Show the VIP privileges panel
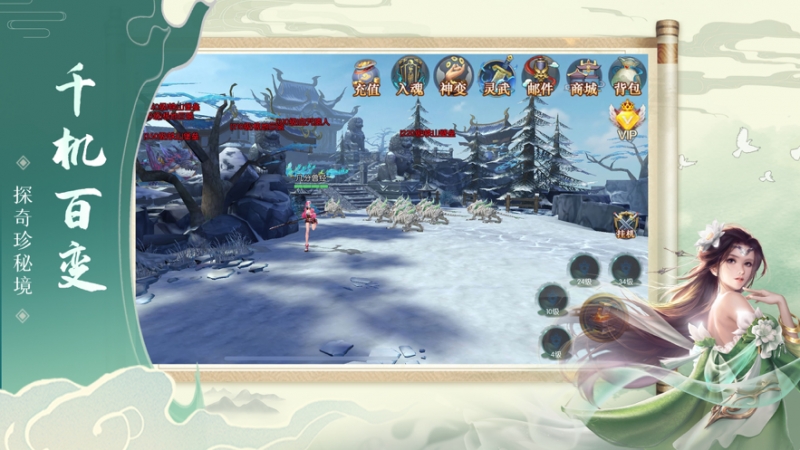 (x=627, y=122)
